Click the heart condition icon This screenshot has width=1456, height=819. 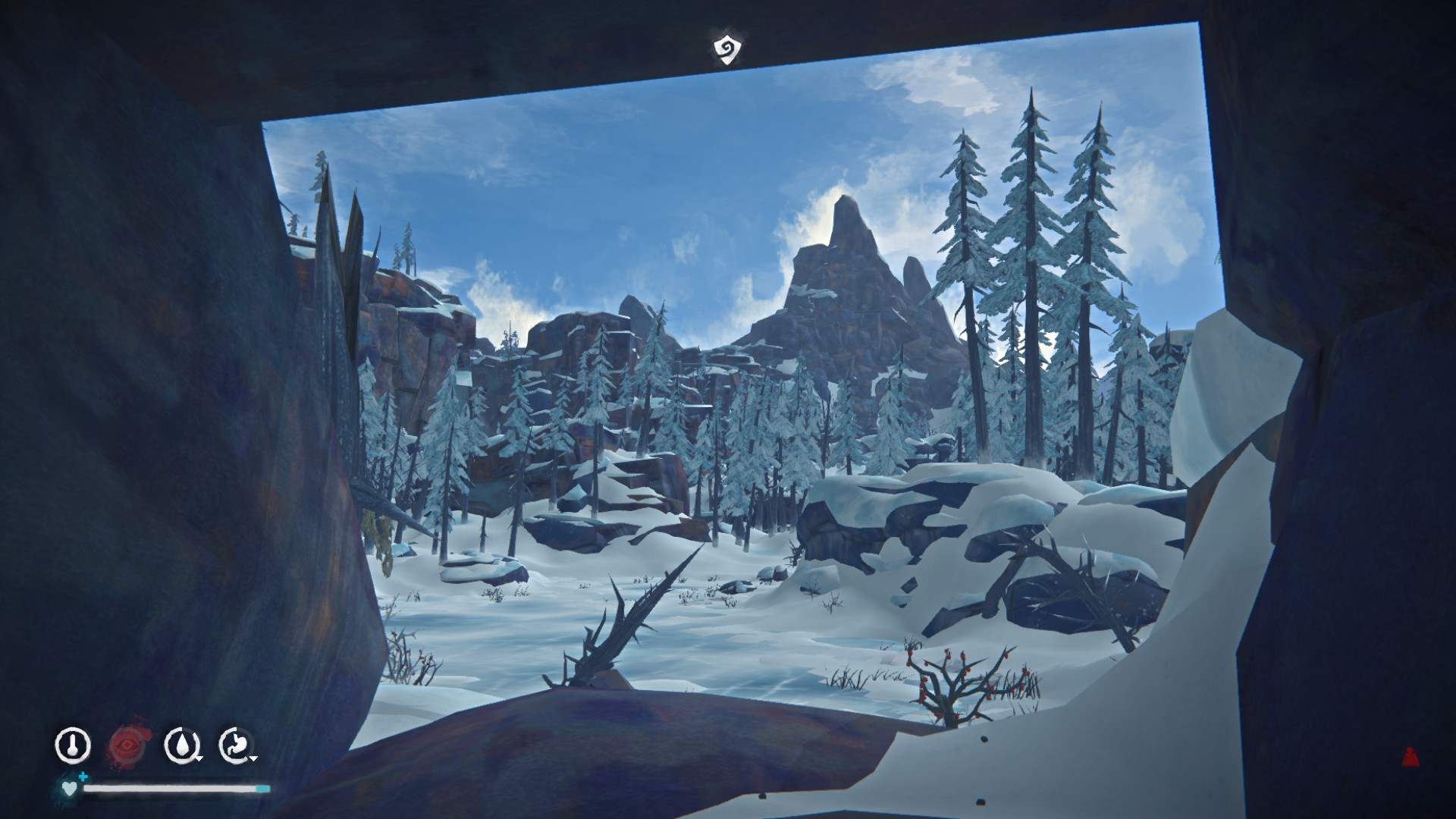click(69, 789)
